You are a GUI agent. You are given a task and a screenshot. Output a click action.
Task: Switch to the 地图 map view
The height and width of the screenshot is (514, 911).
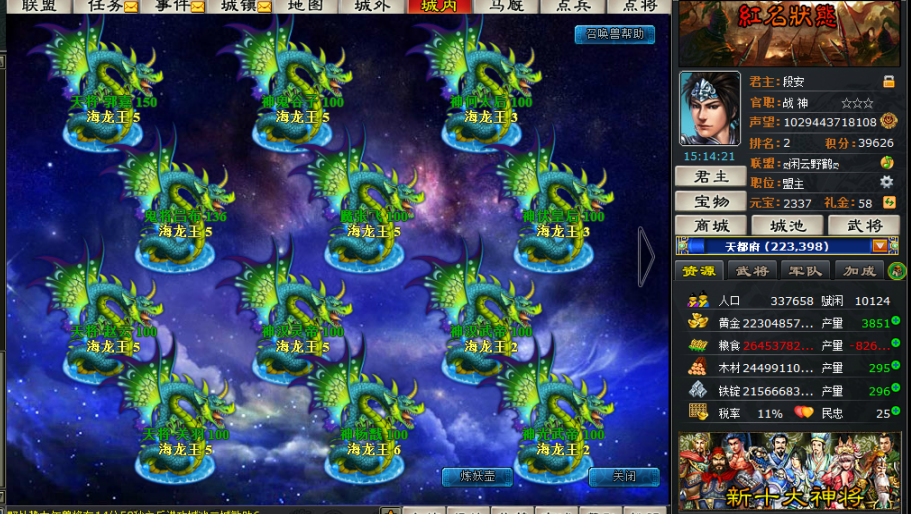[305, 6]
